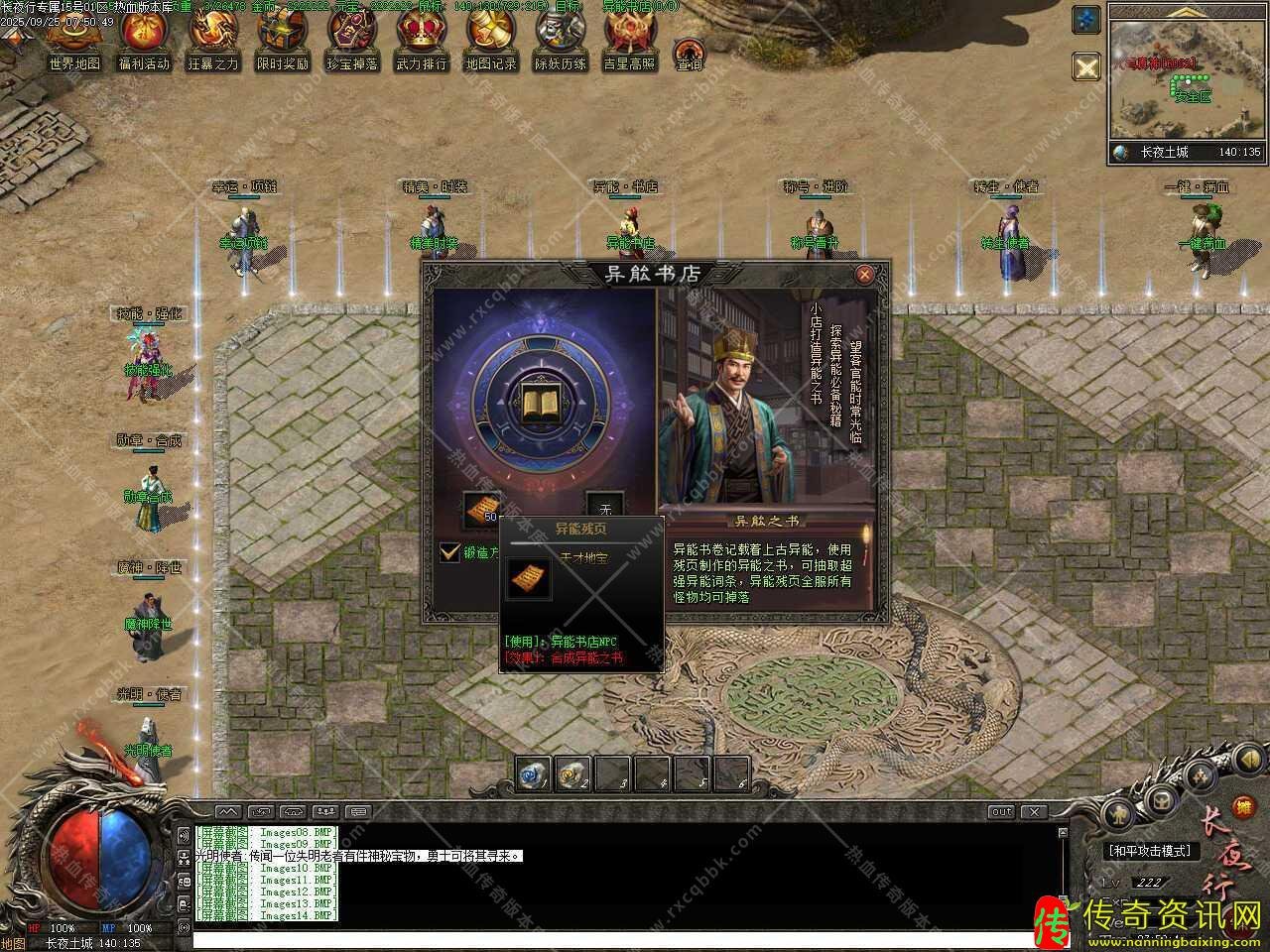Image resolution: width=1270 pixels, height=952 pixels.
Task: Click the crossed swords icon beside minimap
Action: point(1086,66)
